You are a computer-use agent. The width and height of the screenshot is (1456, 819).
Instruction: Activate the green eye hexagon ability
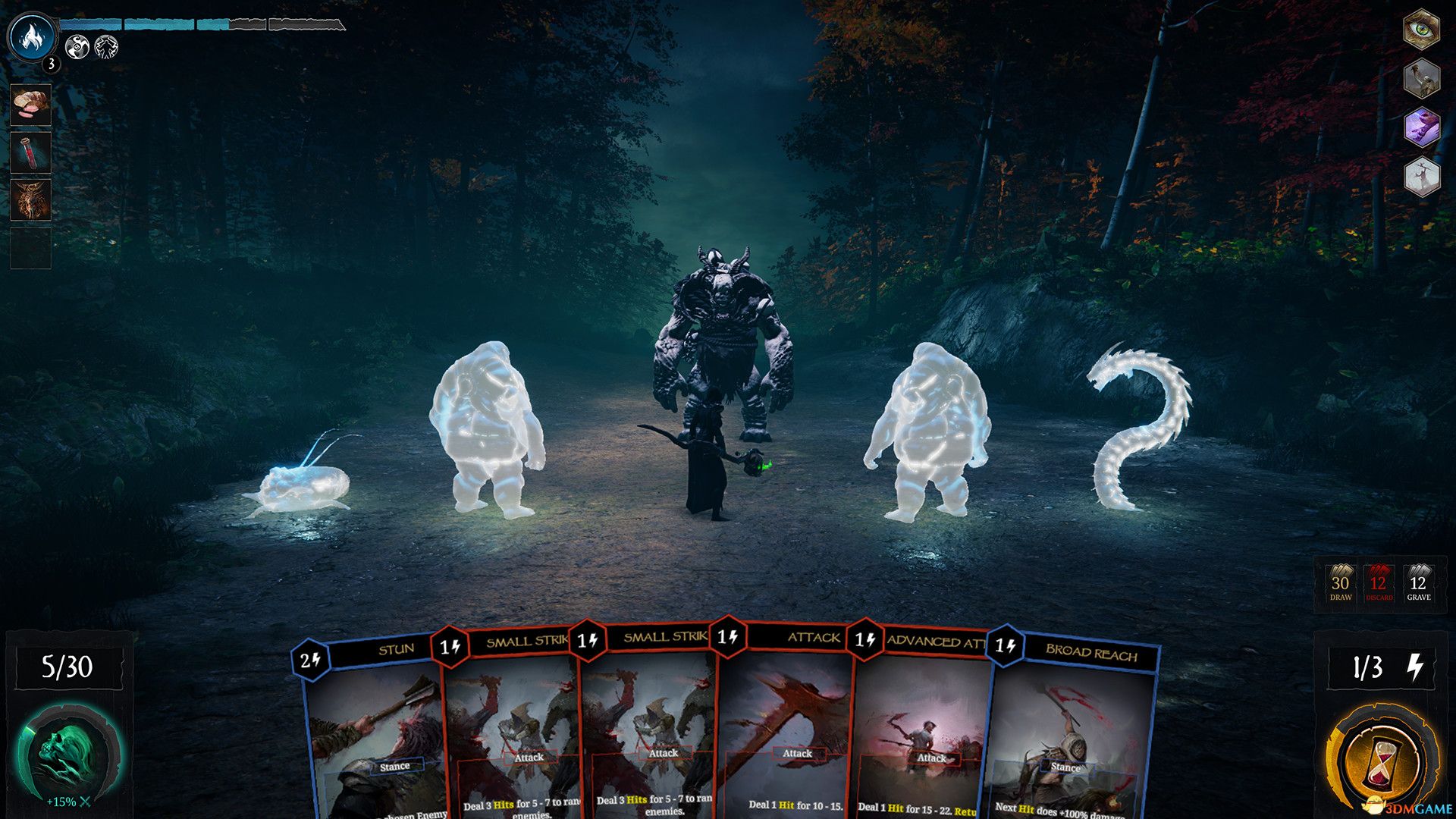[x=1421, y=30]
